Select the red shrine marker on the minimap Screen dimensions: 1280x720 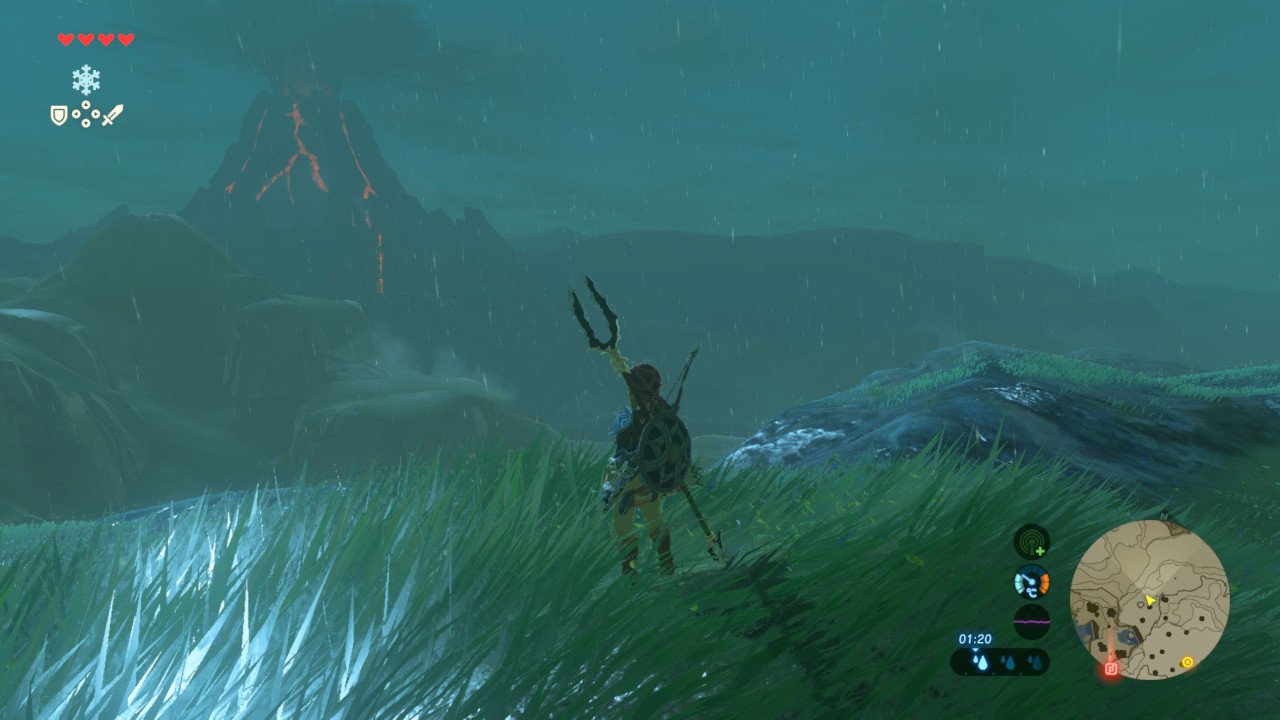[1110, 669]
